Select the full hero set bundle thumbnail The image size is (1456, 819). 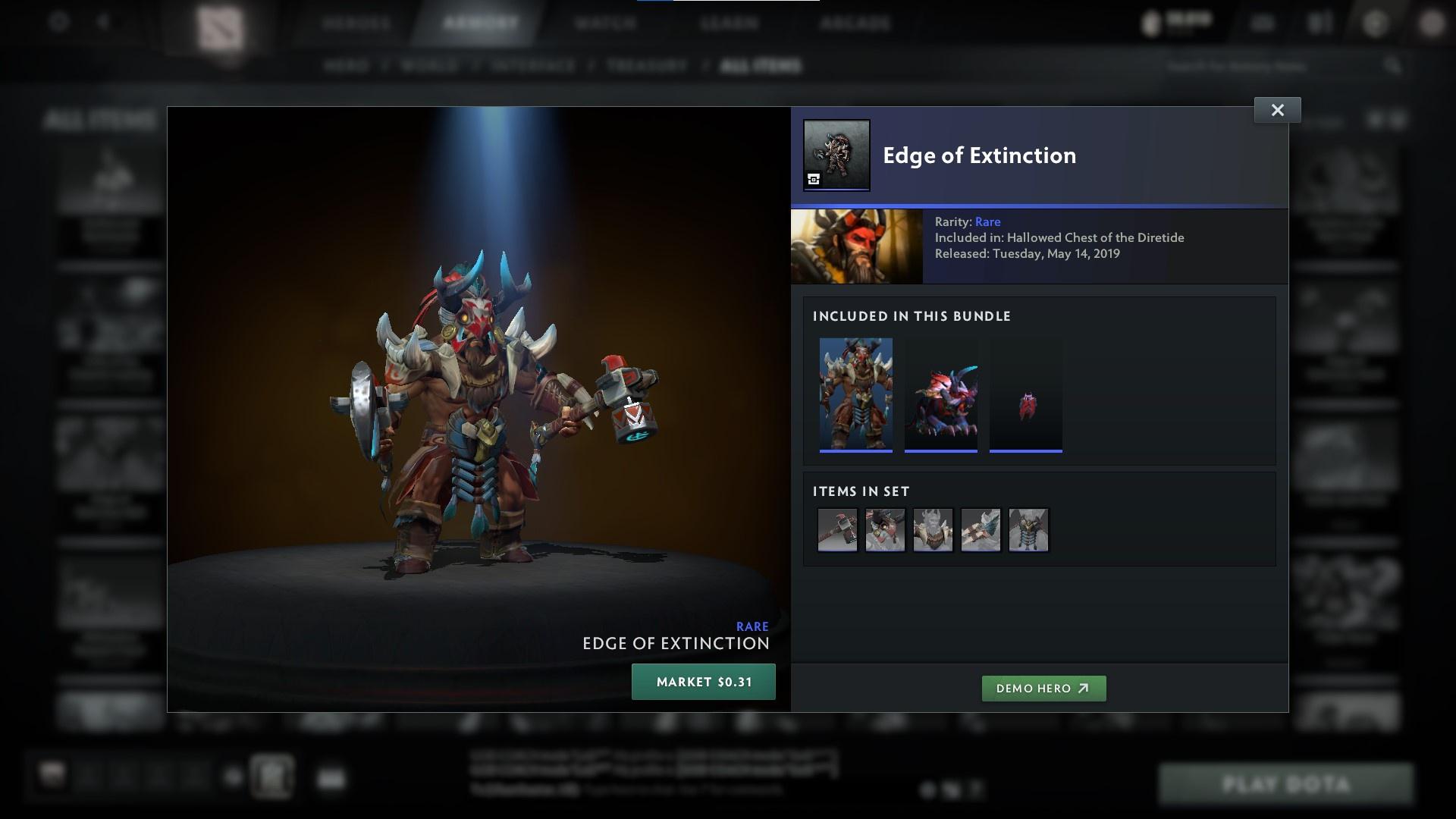tap(856, 394)
